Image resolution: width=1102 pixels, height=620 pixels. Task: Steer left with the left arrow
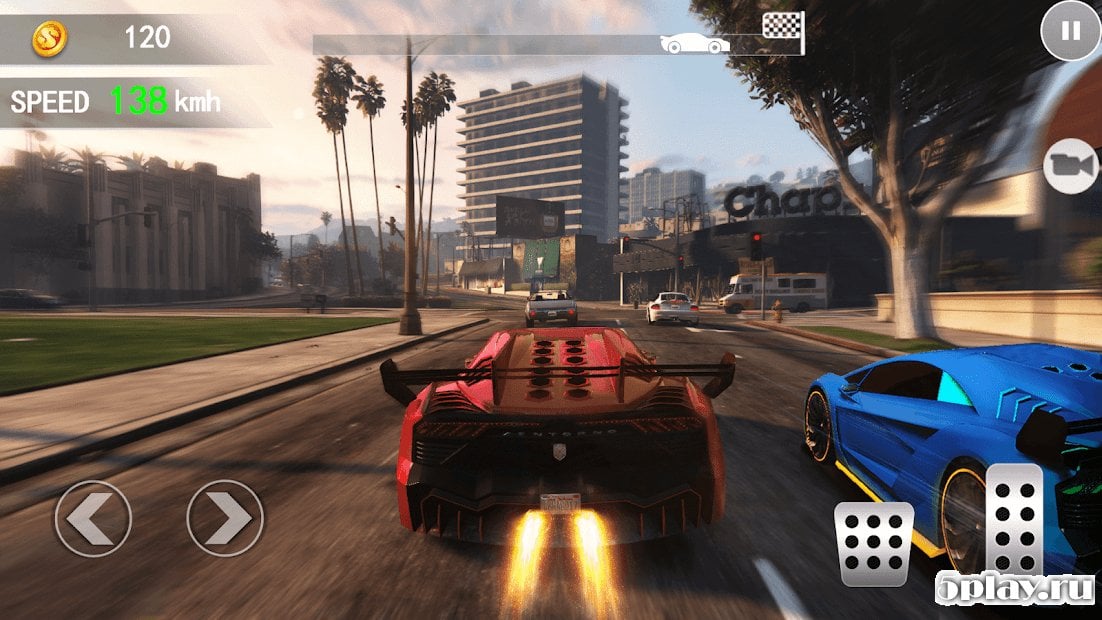[93, 518]
